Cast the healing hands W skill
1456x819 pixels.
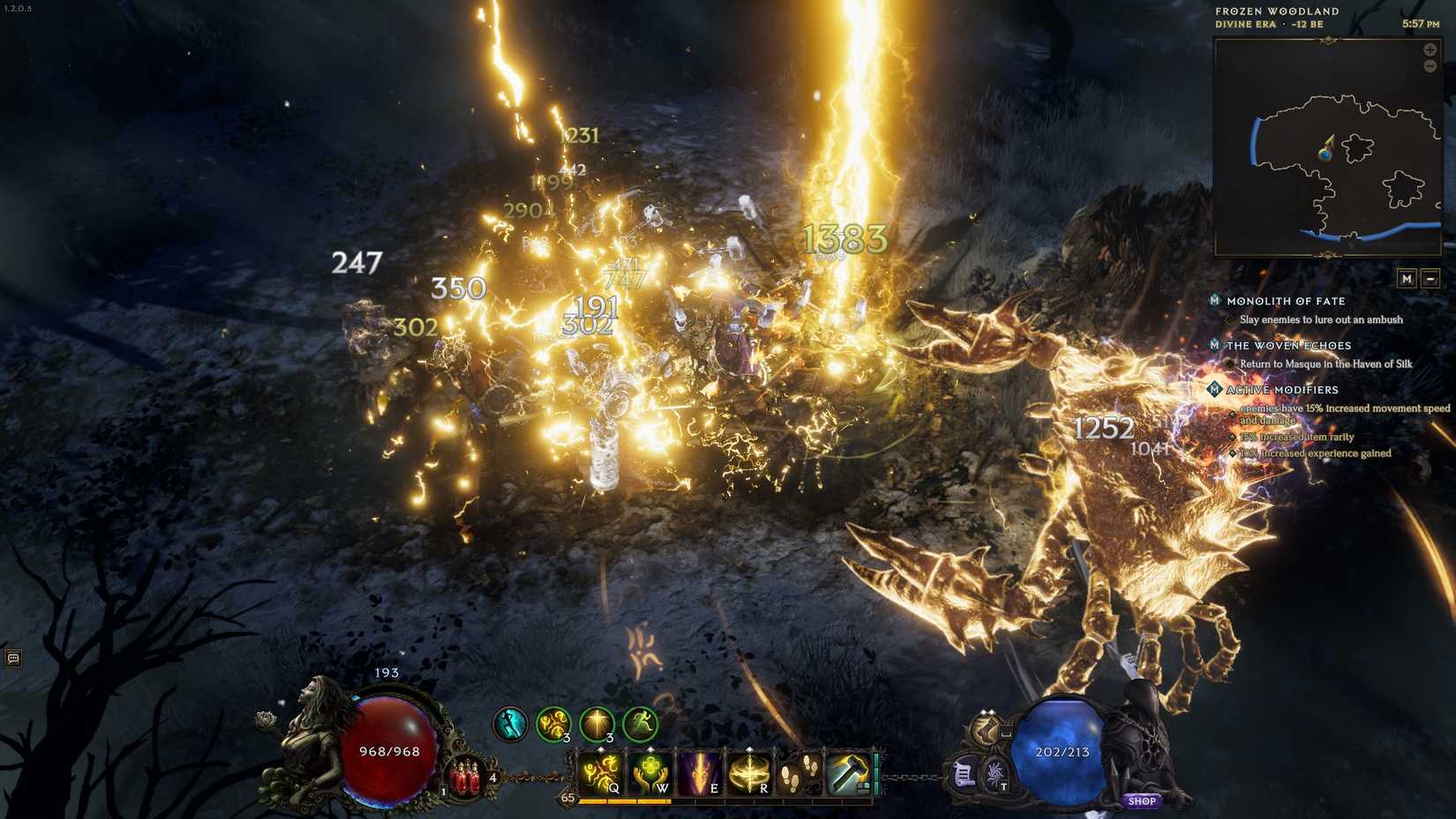point(651,772)
